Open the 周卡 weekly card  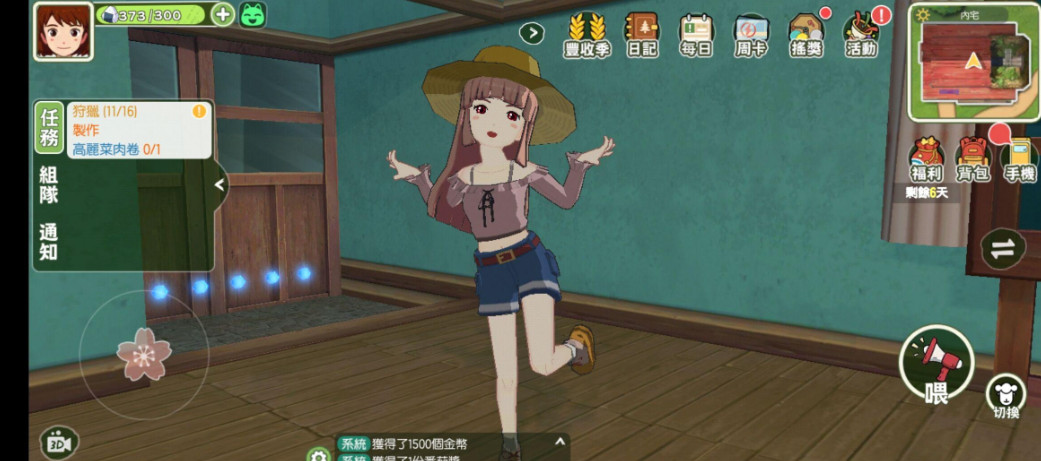click(x=750, y=35)
